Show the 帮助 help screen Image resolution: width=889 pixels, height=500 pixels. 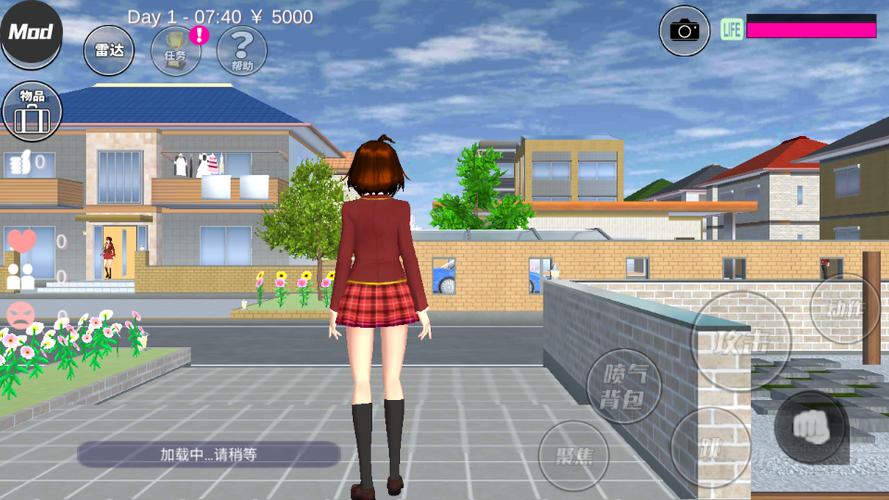click(x=241, y=50)
